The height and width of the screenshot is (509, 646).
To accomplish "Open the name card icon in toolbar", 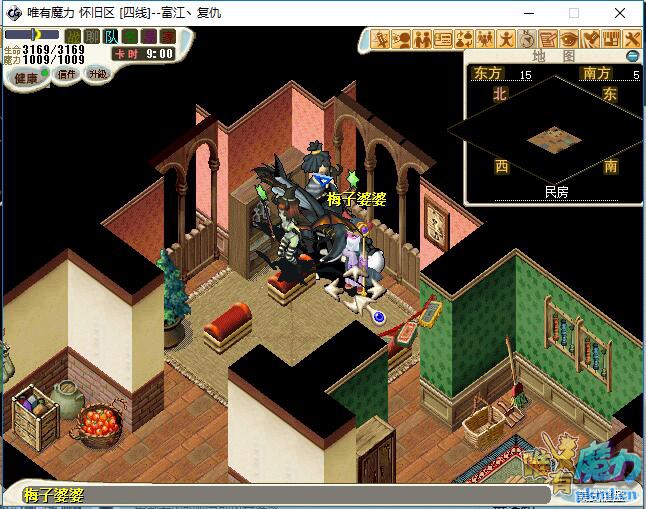I will [x=444, y=39].
